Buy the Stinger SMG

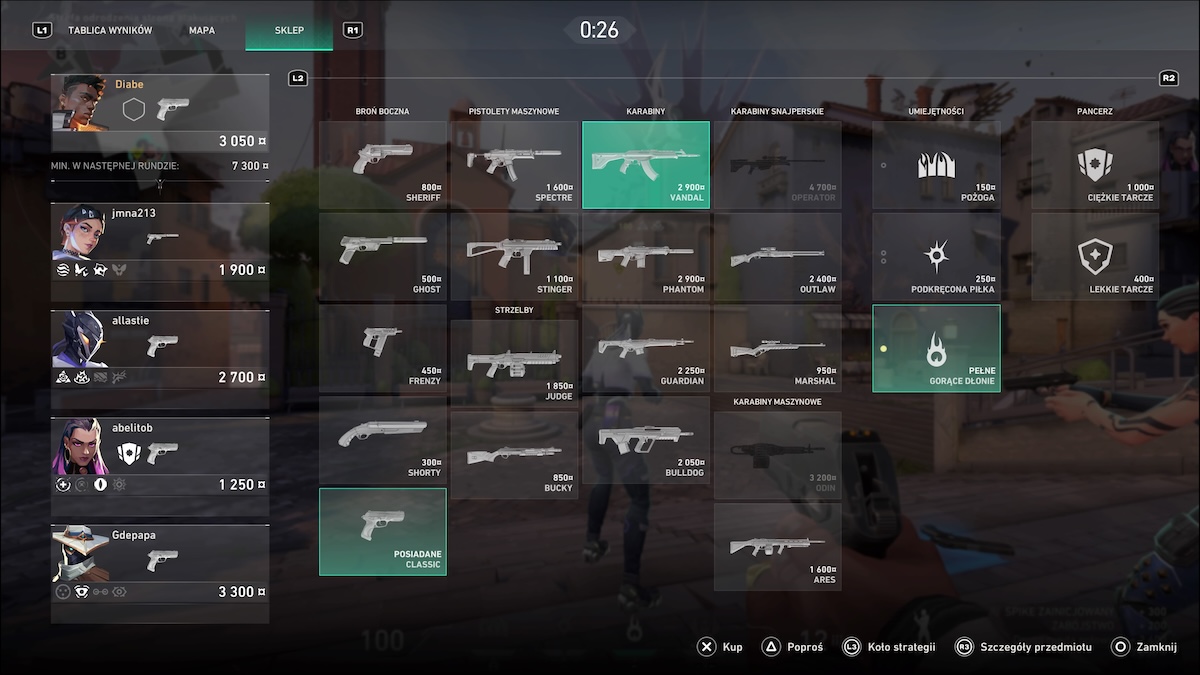pyautogui.click(x=514, y=257)
